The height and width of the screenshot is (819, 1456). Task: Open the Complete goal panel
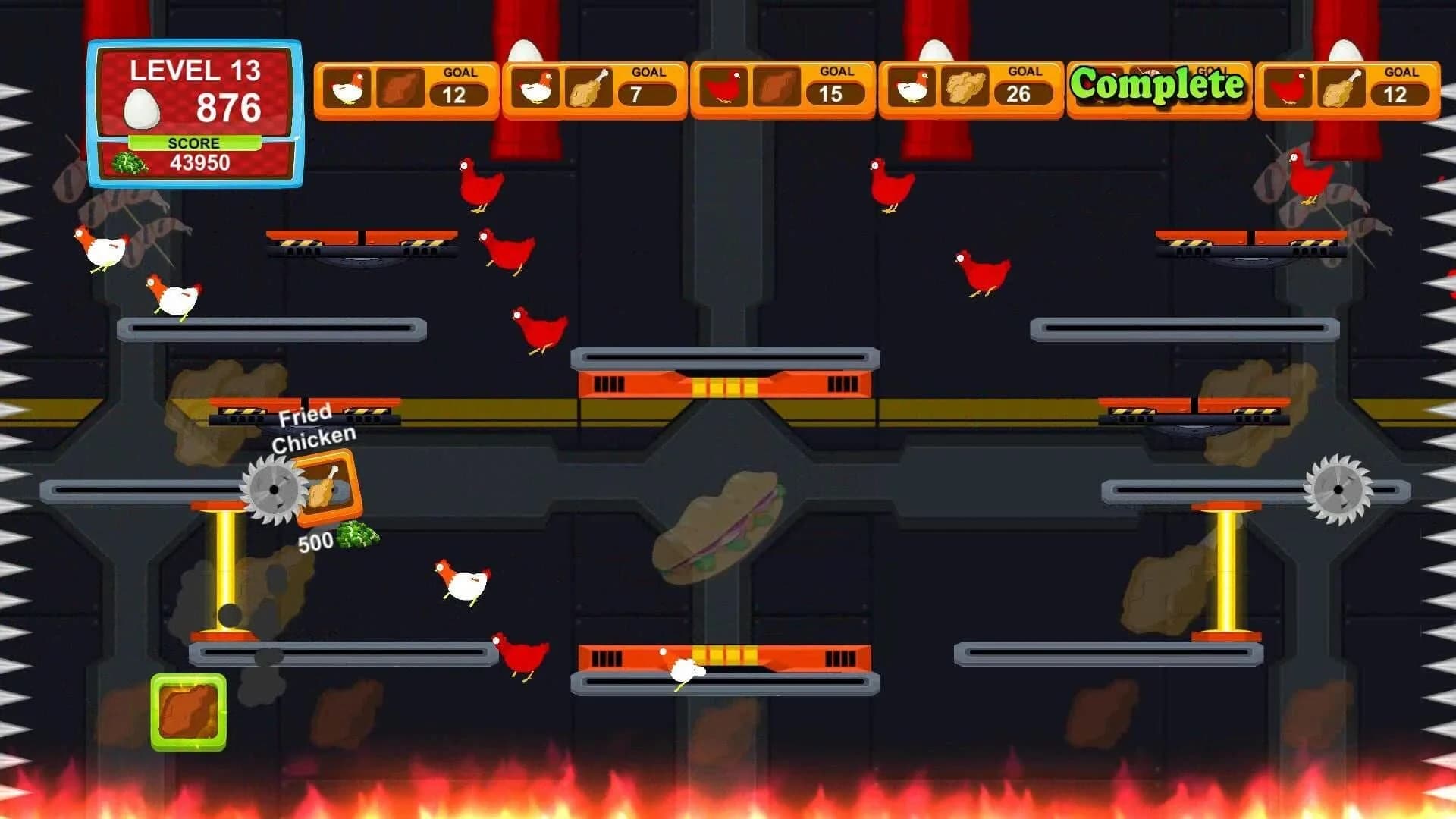(x=1160, y=86)
